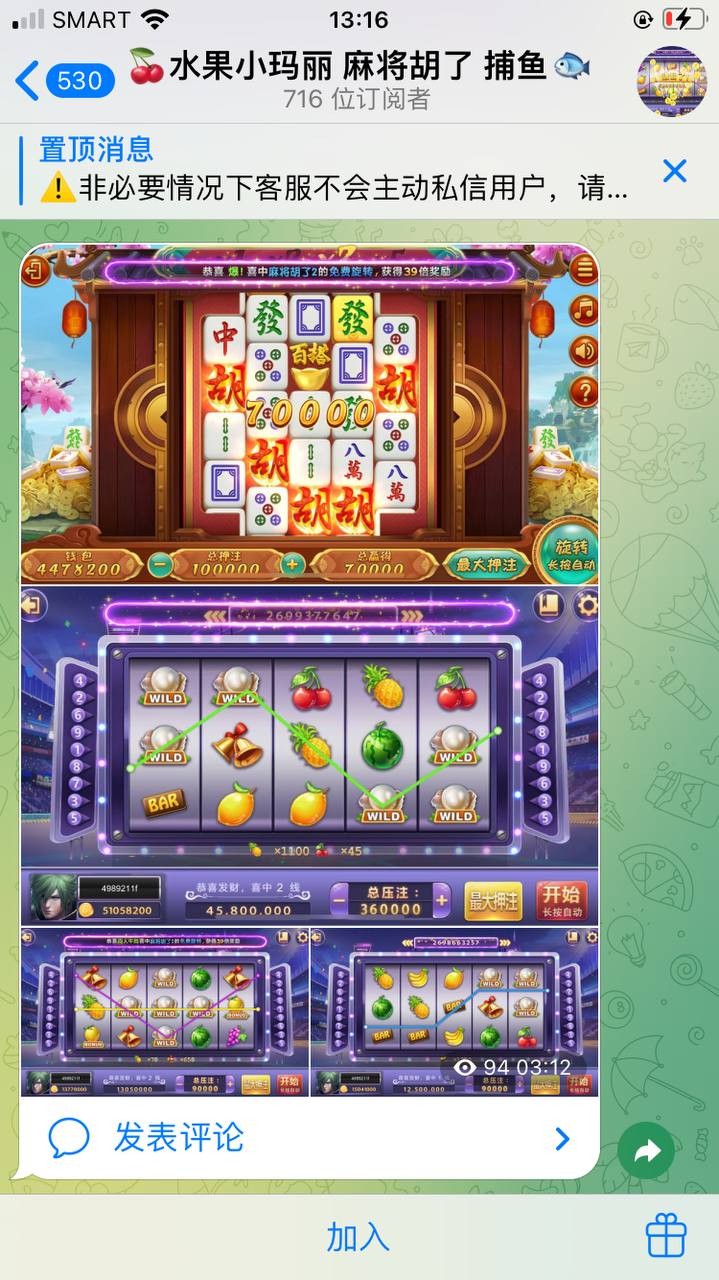Choose the yellow 最大押注 button

[x=494, y=900]
